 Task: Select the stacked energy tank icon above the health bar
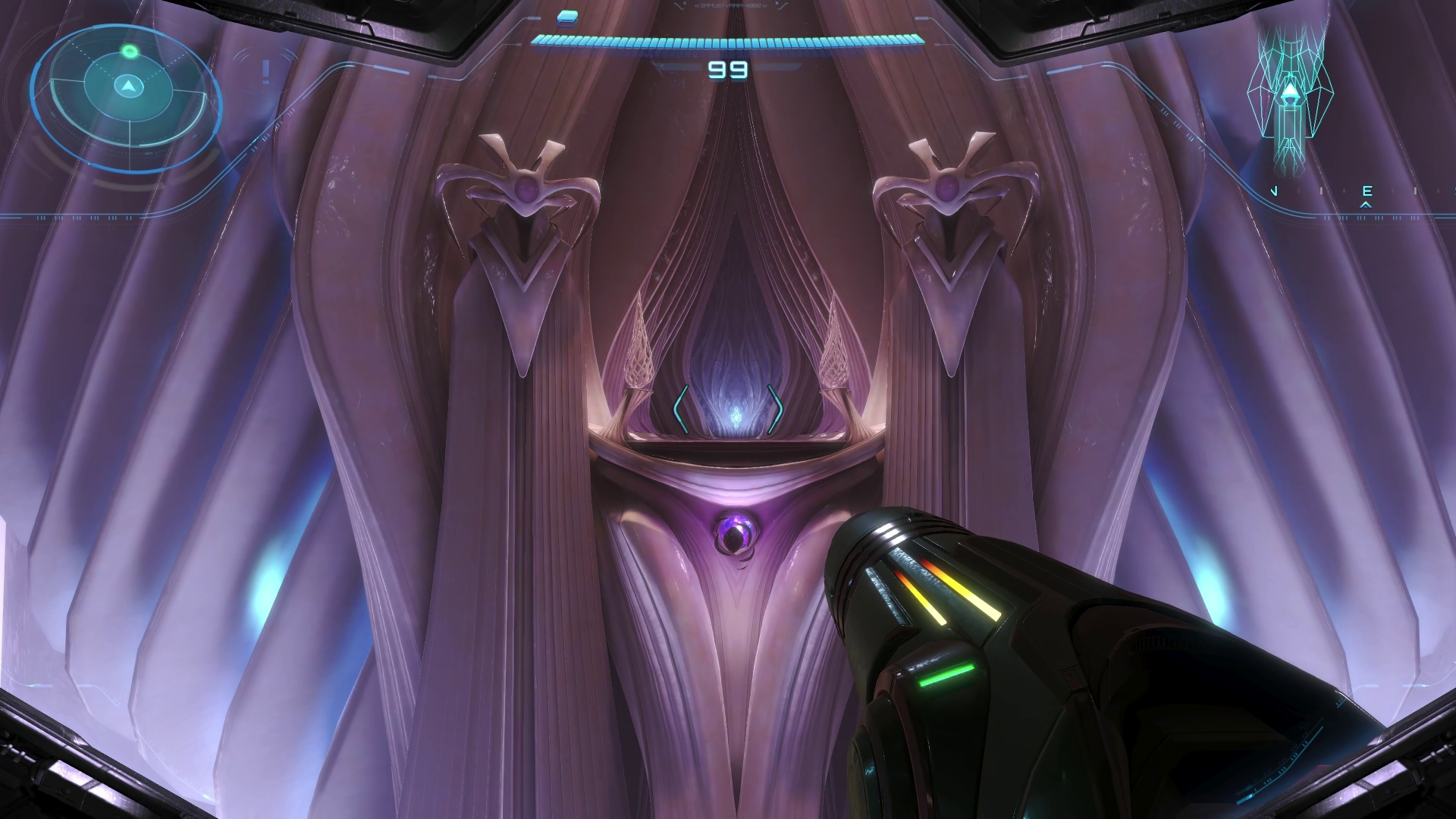click(x=566, y=19)
